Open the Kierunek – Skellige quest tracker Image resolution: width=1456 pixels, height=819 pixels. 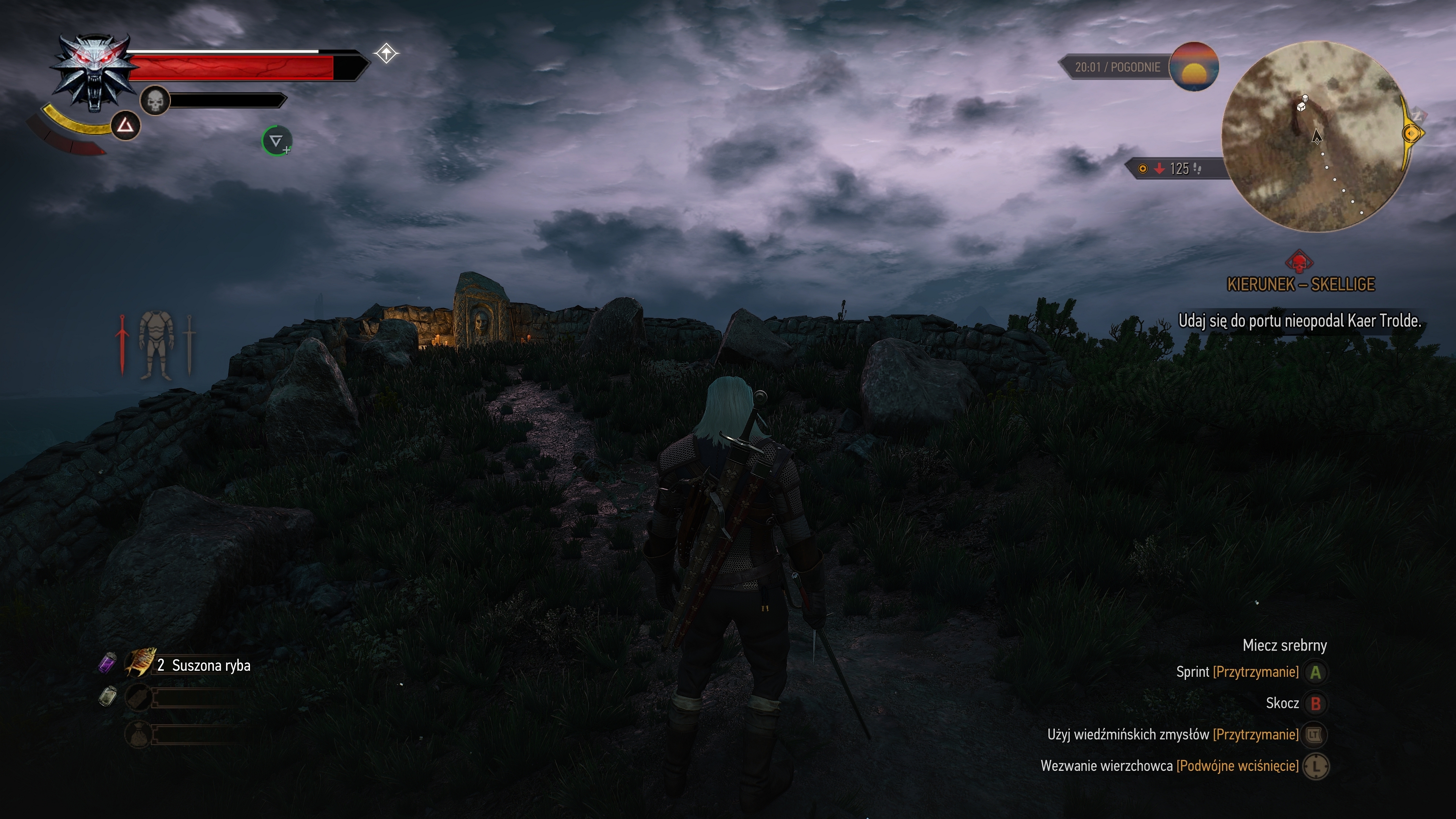[1301, 284]
